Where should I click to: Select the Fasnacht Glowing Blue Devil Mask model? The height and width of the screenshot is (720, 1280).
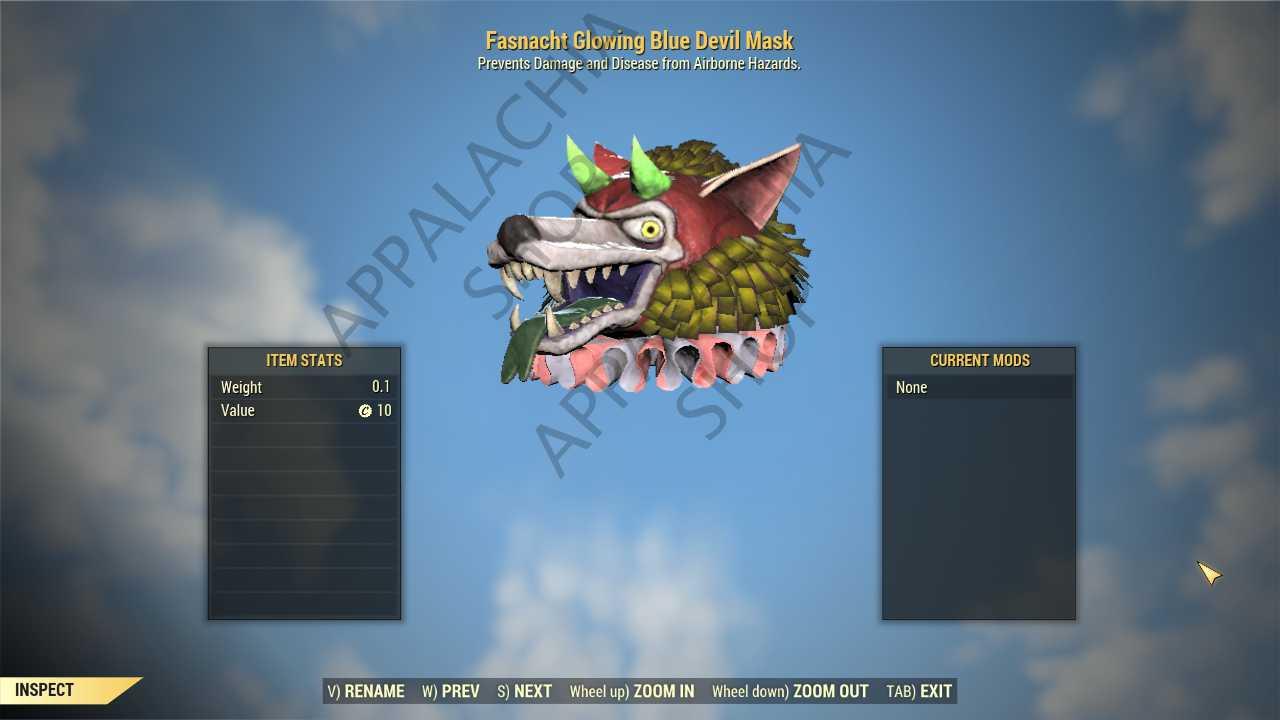640,250
